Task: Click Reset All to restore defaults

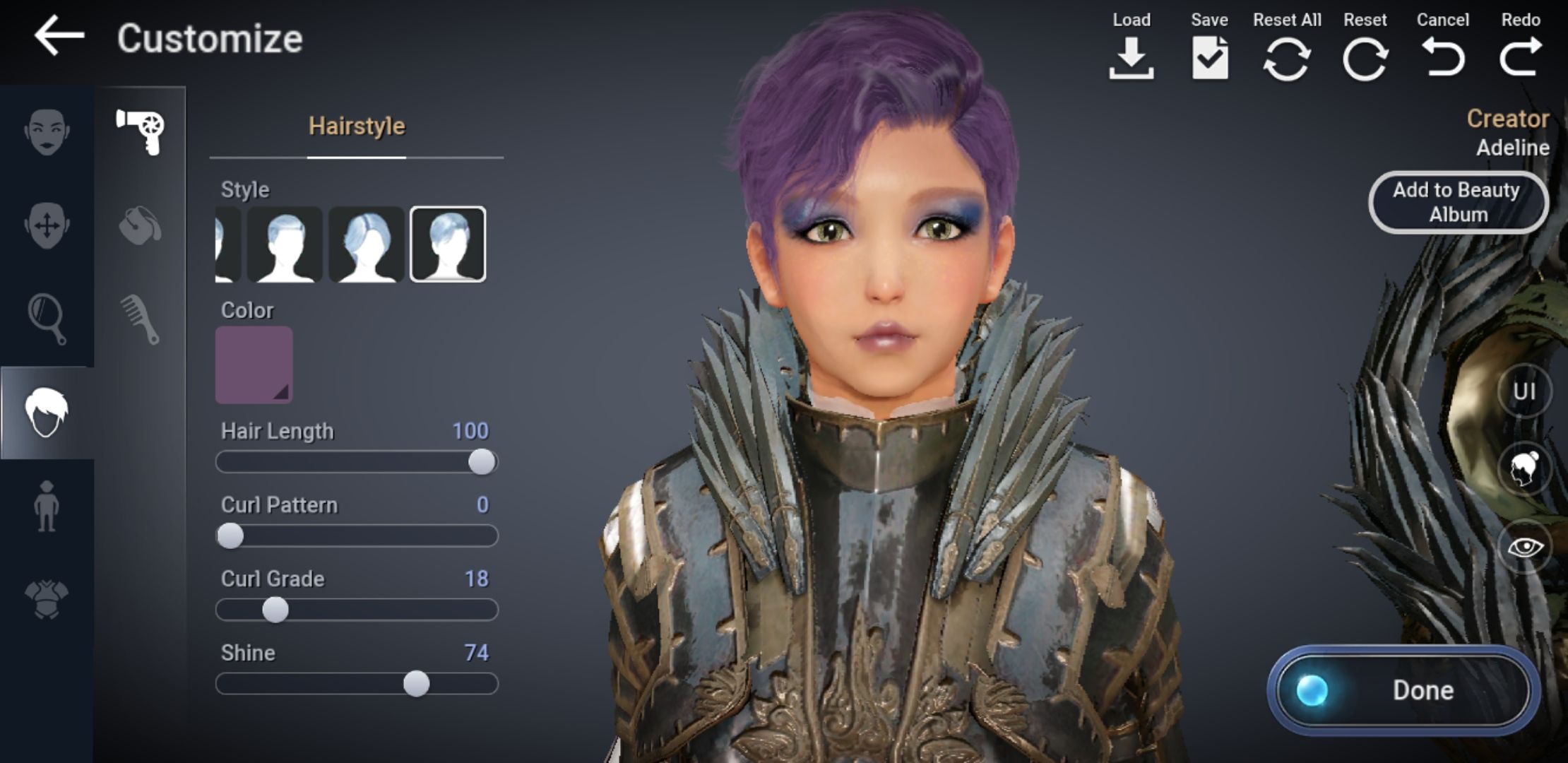Action: (1287, 60)
